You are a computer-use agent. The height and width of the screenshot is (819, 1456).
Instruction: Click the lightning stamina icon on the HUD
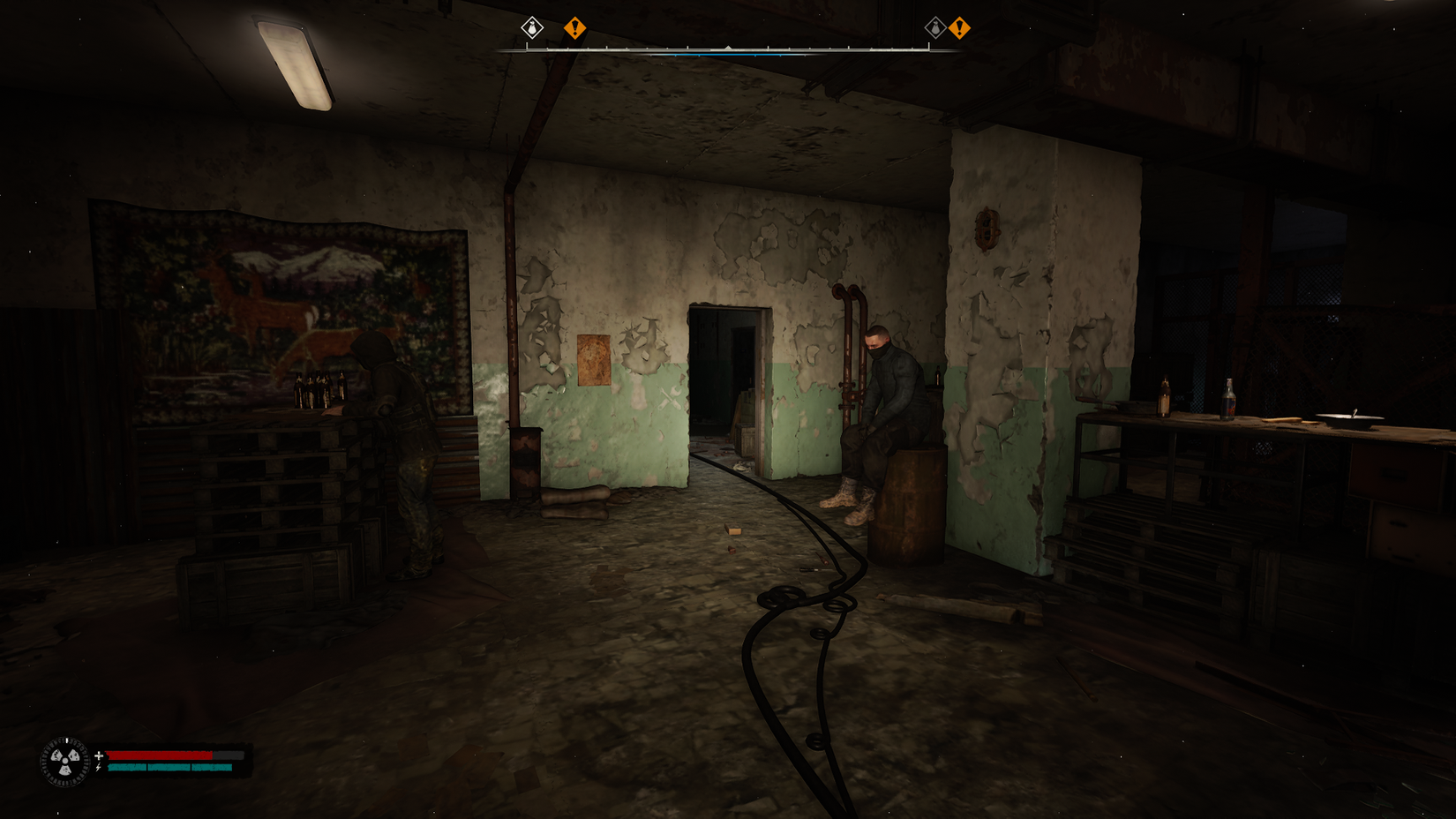pyautogui.click(x=98, y=768)
